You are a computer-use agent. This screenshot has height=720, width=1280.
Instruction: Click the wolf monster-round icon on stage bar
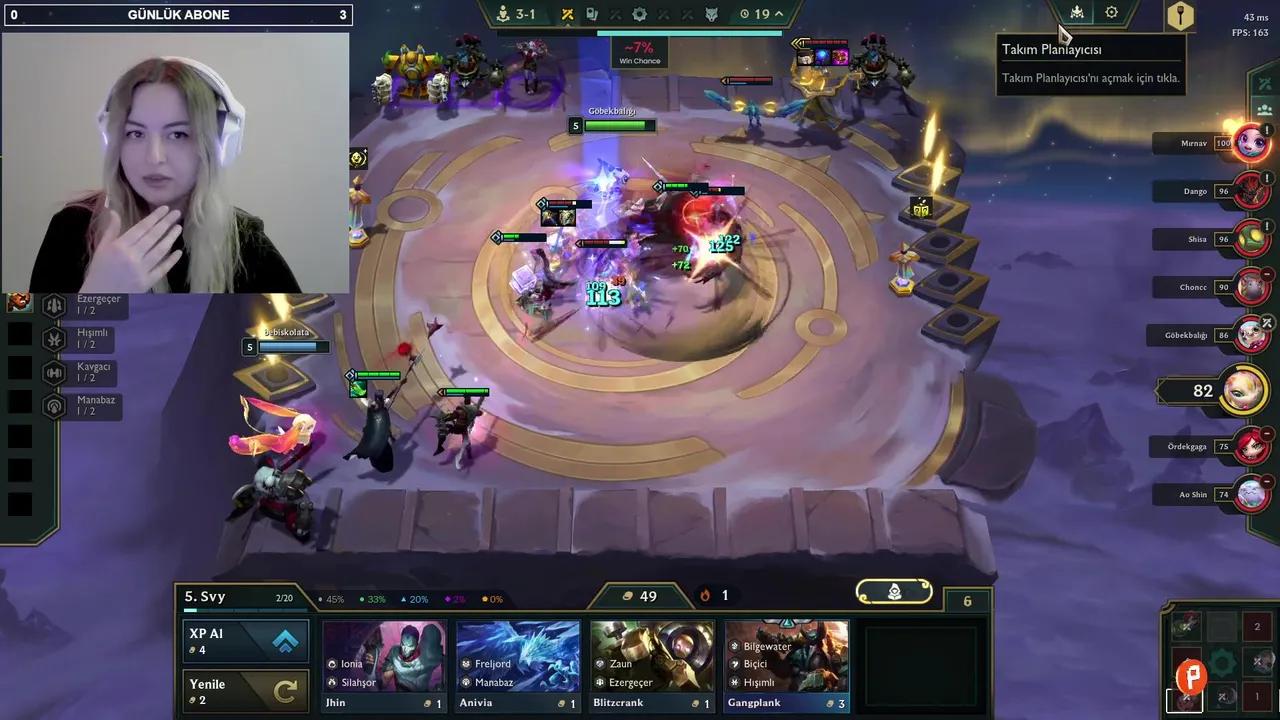click(712, 14)
